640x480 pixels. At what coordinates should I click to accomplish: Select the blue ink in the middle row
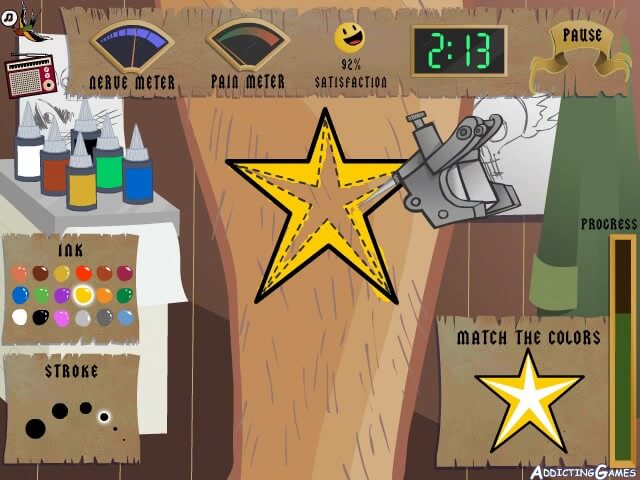pos(20,295)
